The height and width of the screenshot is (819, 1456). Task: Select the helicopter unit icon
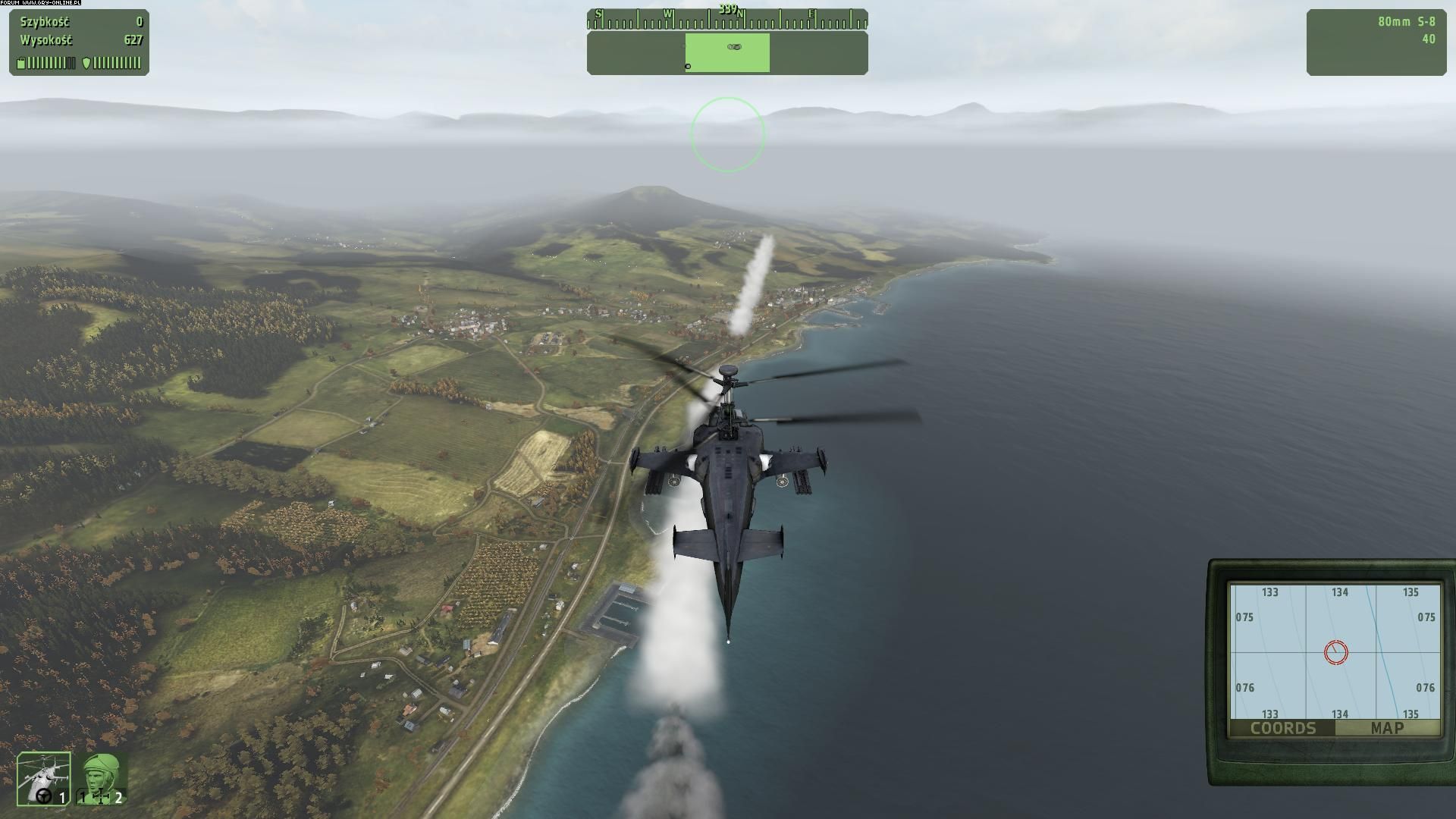coord(44,778)
